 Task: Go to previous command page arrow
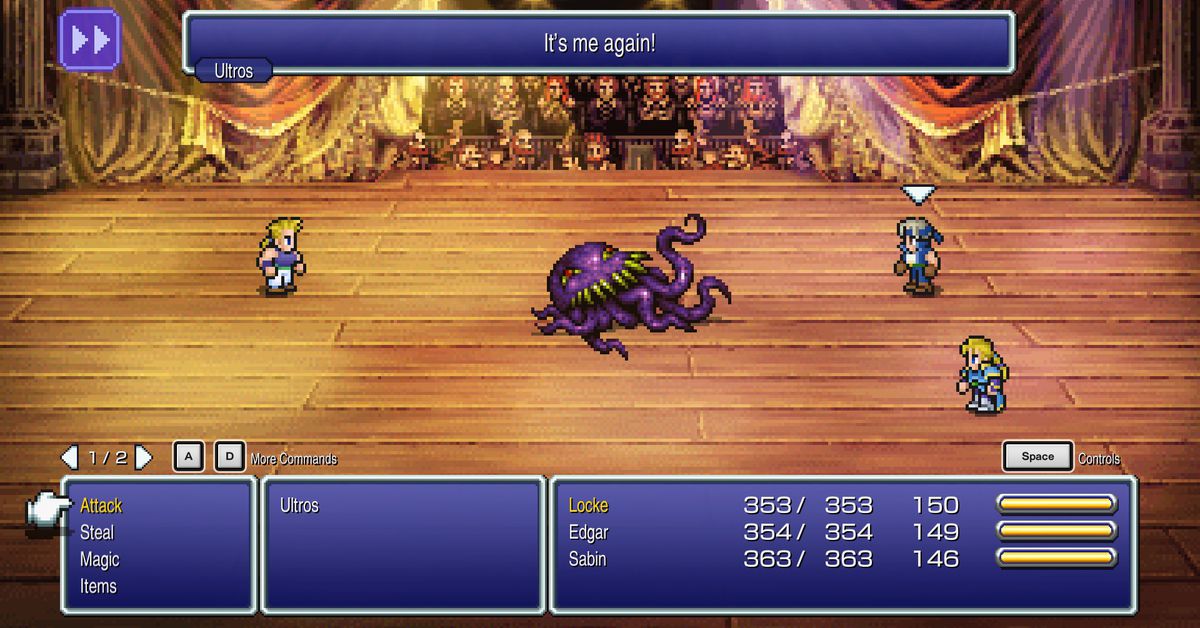pos(69,458)
